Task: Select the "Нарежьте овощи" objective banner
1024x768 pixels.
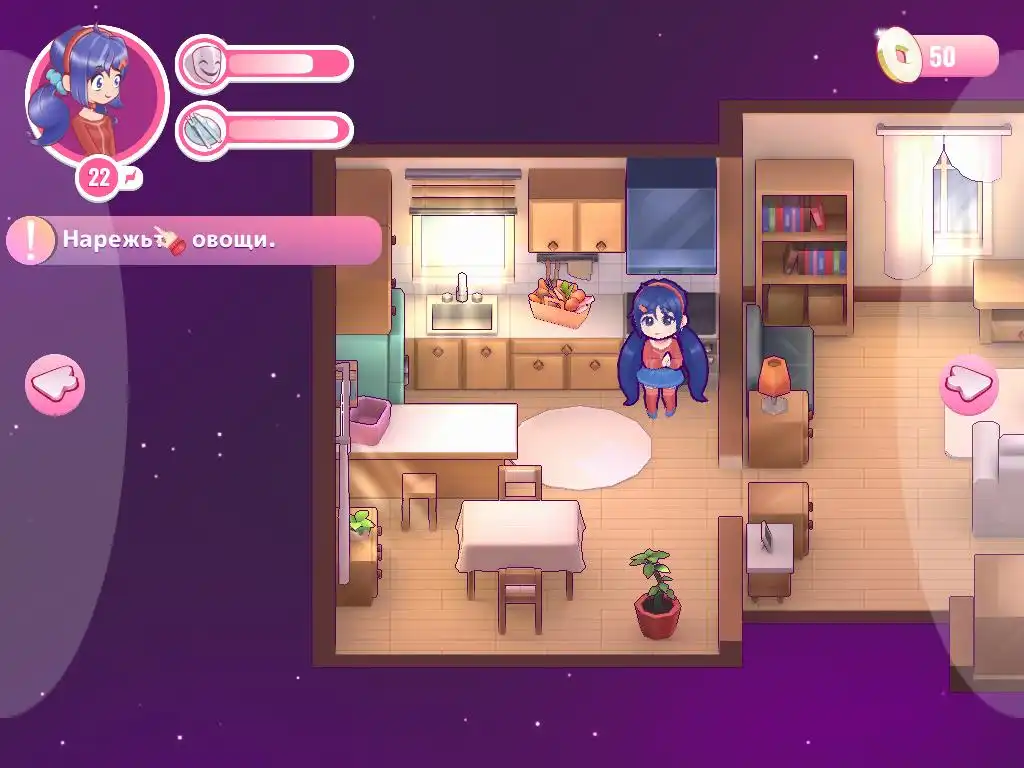Action: [x=194, y=241]
